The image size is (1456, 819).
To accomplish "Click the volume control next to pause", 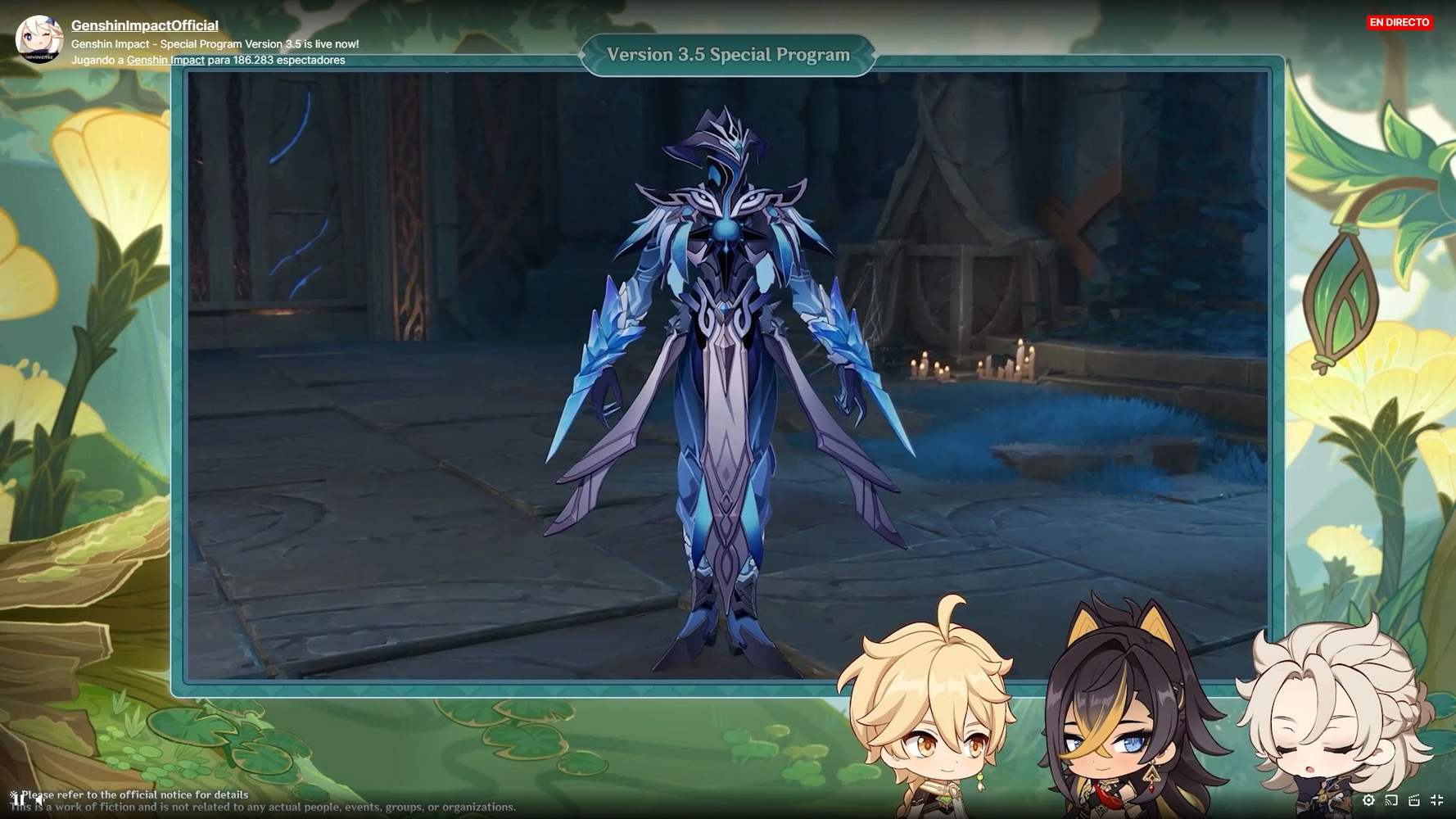I will click(x=39, y=800).
